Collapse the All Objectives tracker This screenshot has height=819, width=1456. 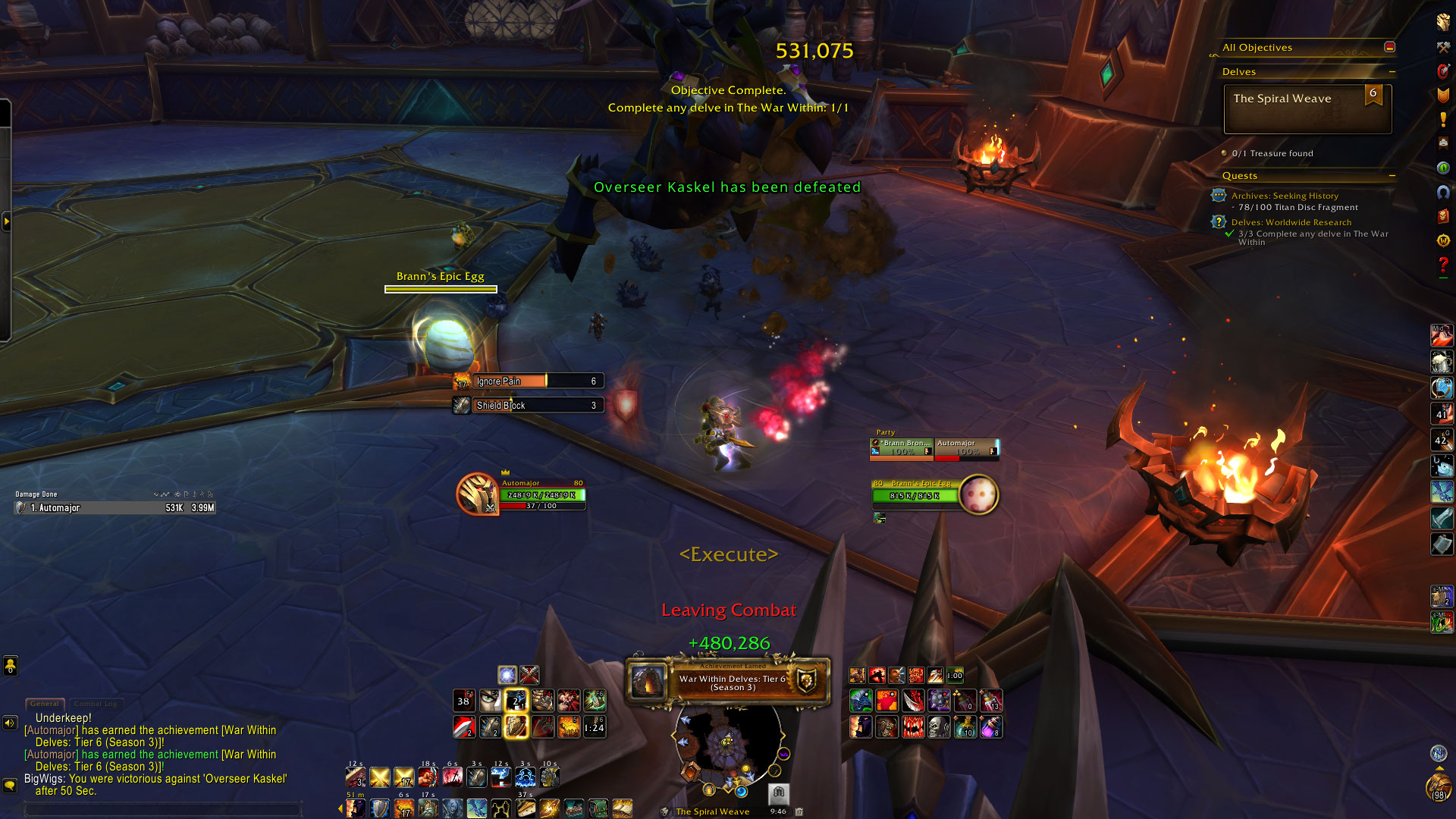coord(1389,47)
